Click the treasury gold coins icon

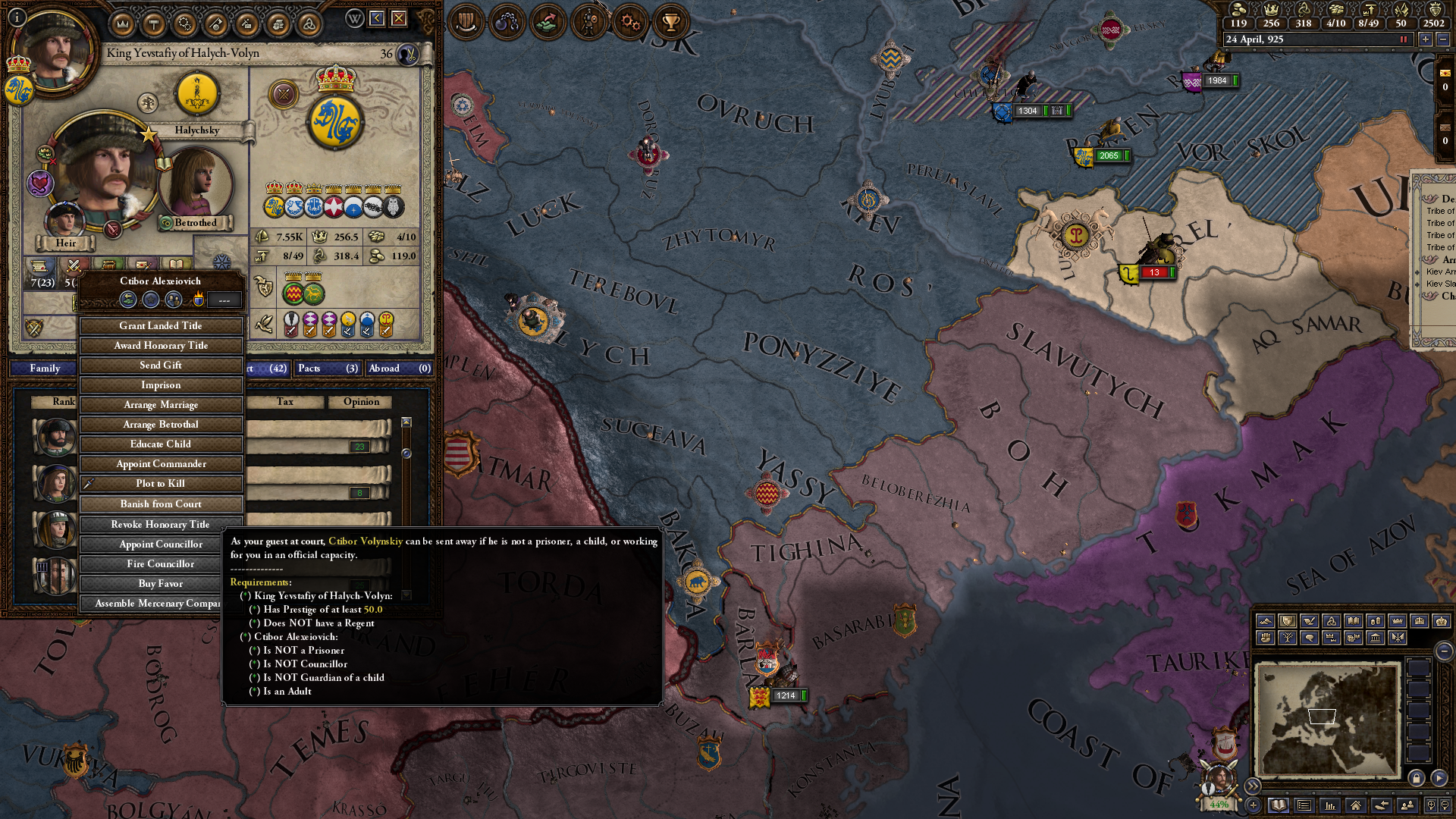tap(1239, 11)
